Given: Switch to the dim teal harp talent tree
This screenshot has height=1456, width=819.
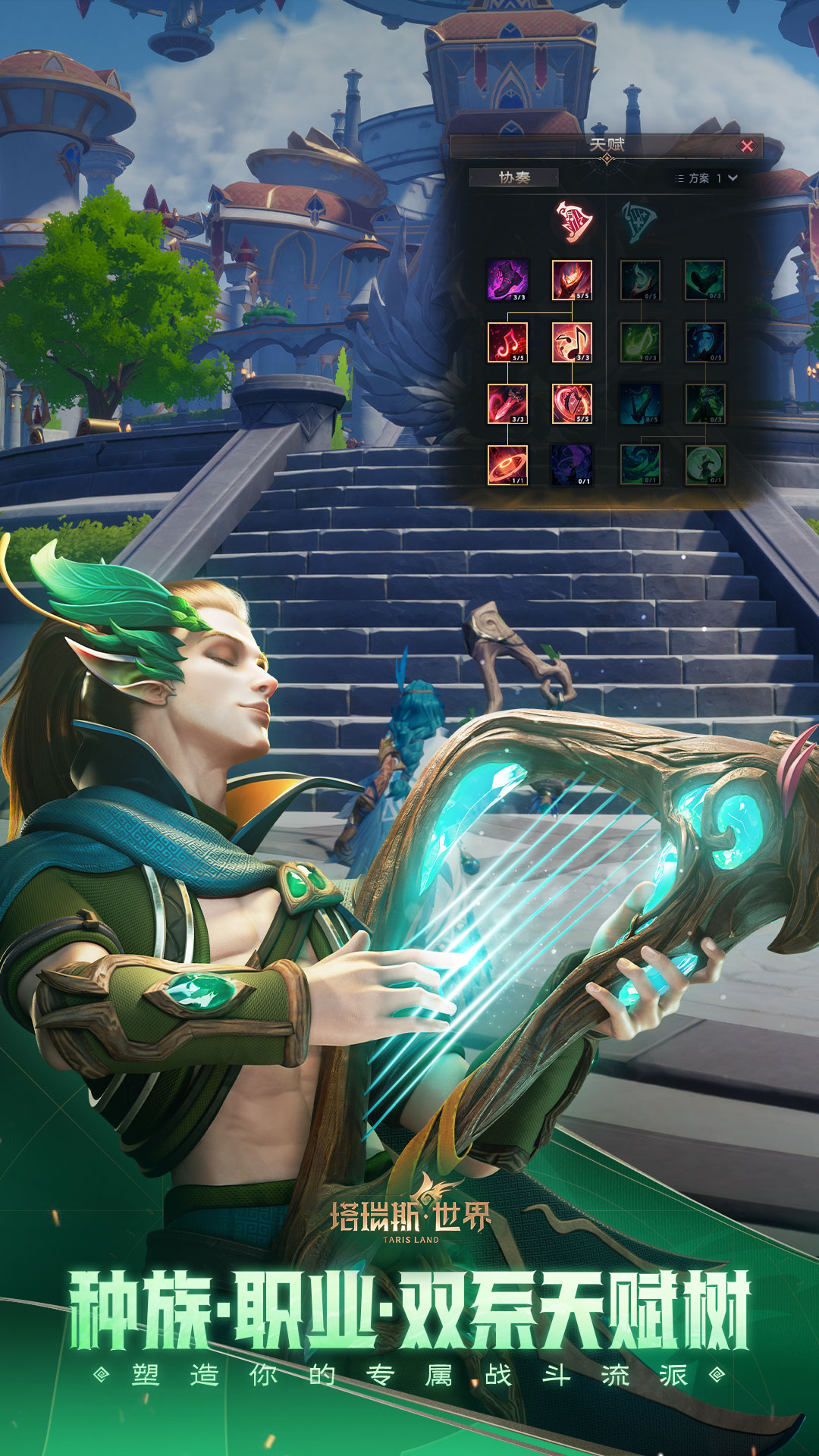Looking at the screenshot, I should tap(639, 221).
